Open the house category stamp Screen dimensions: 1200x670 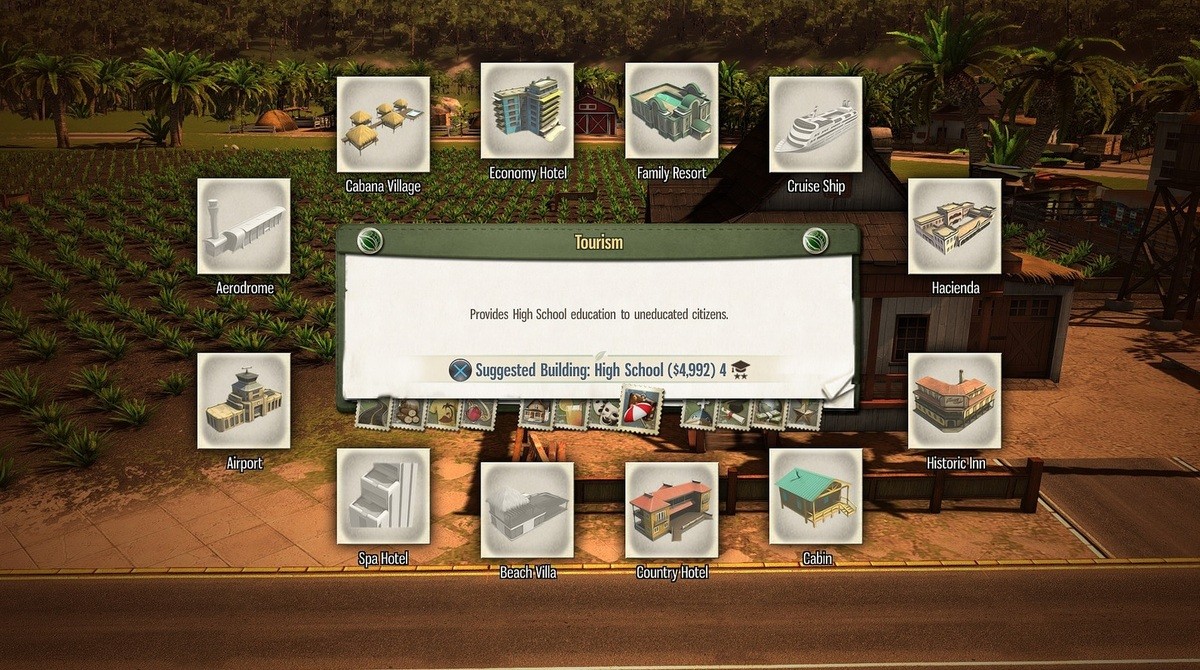(537, 412)
